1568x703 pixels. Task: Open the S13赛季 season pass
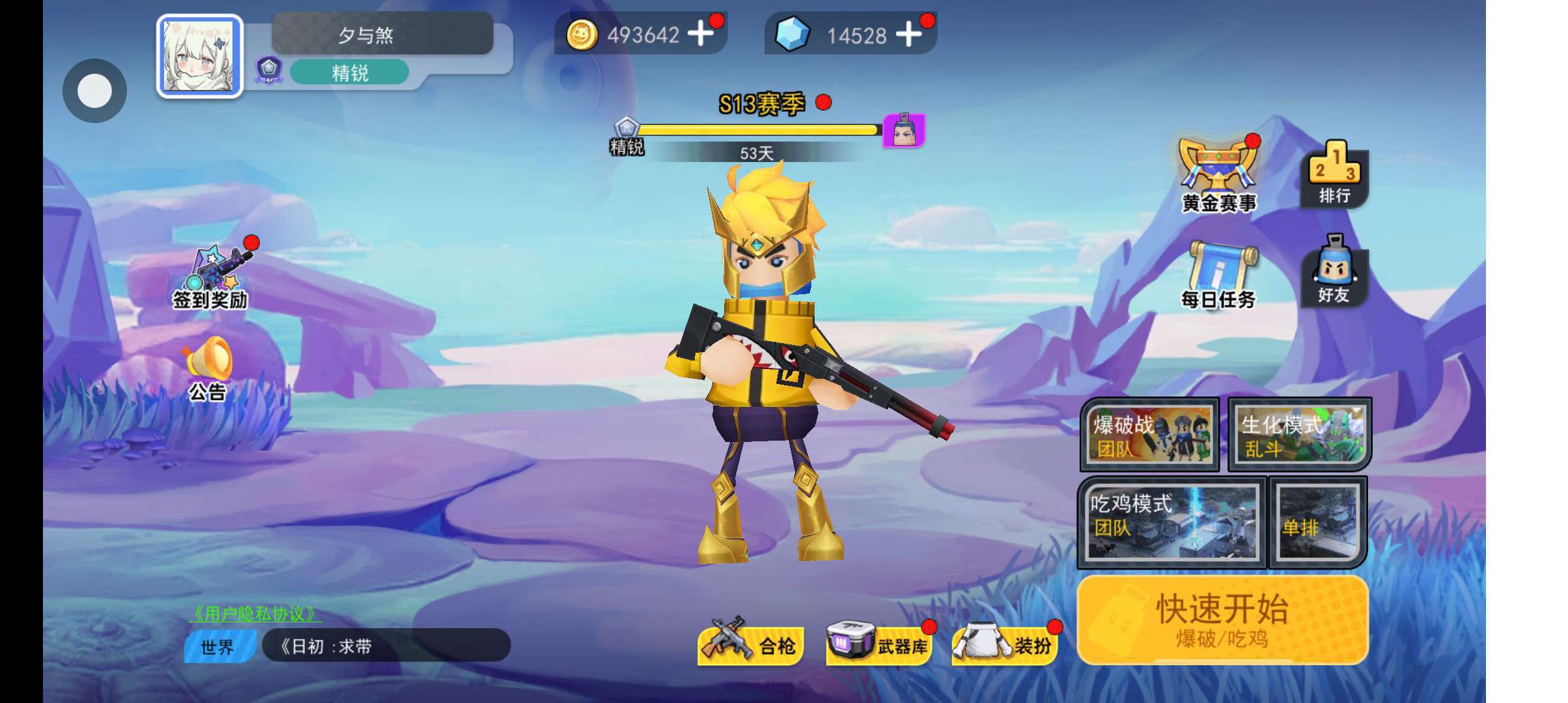point(761,104)
